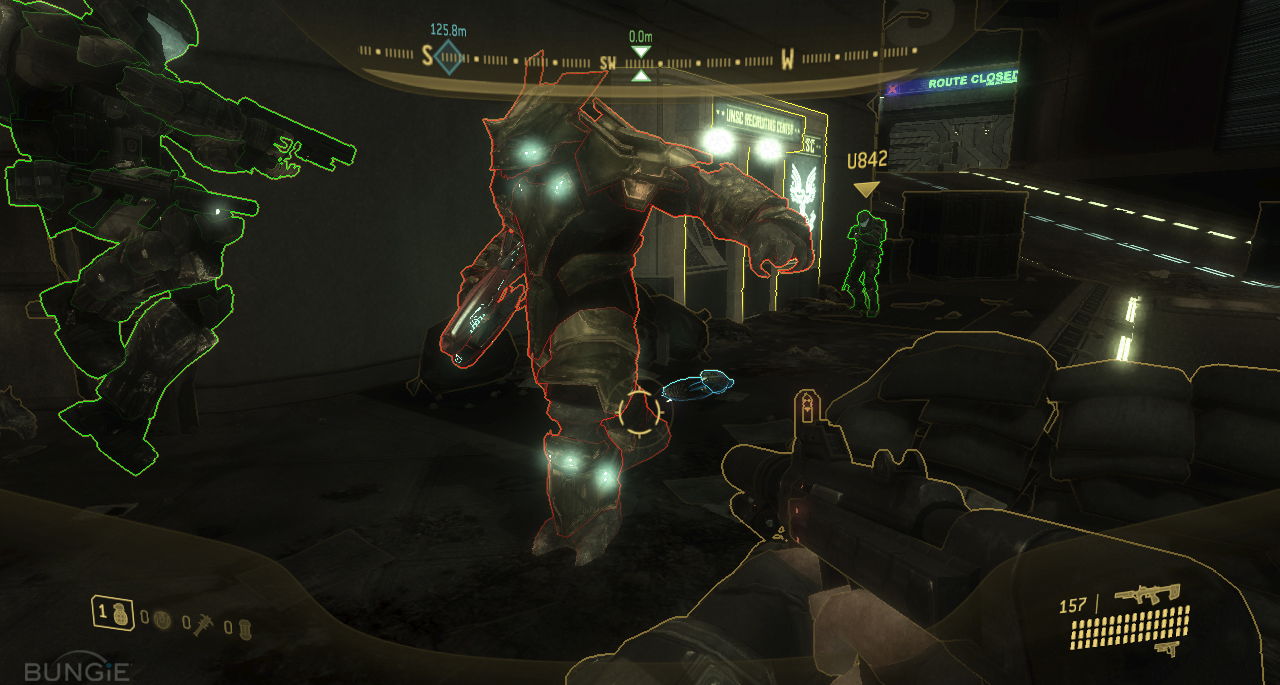Click the blue diamond waypoint on compass
The image size is (1280, 685).
click(449, 57)
